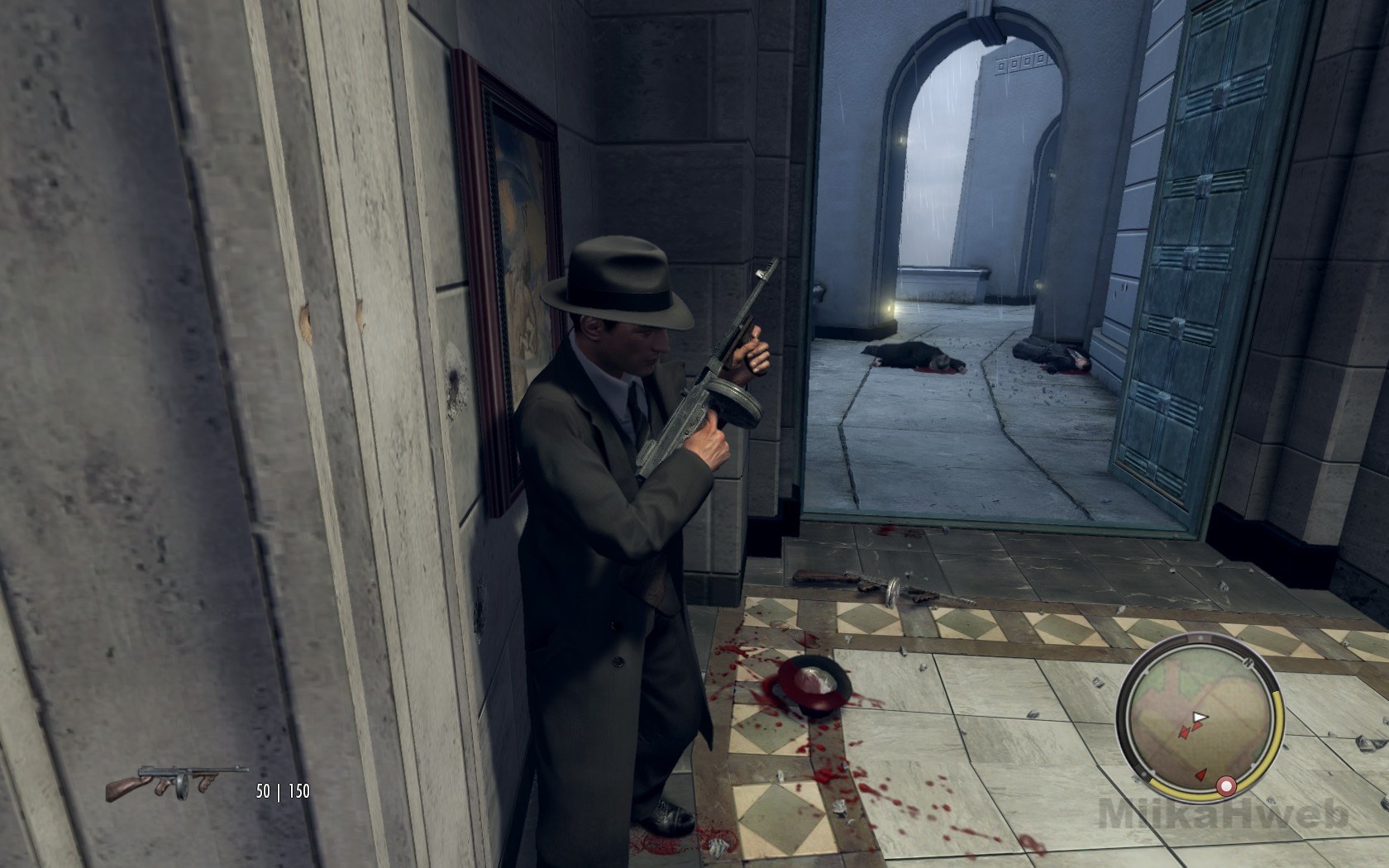Click the circular minimap radar

point(1198,716)
